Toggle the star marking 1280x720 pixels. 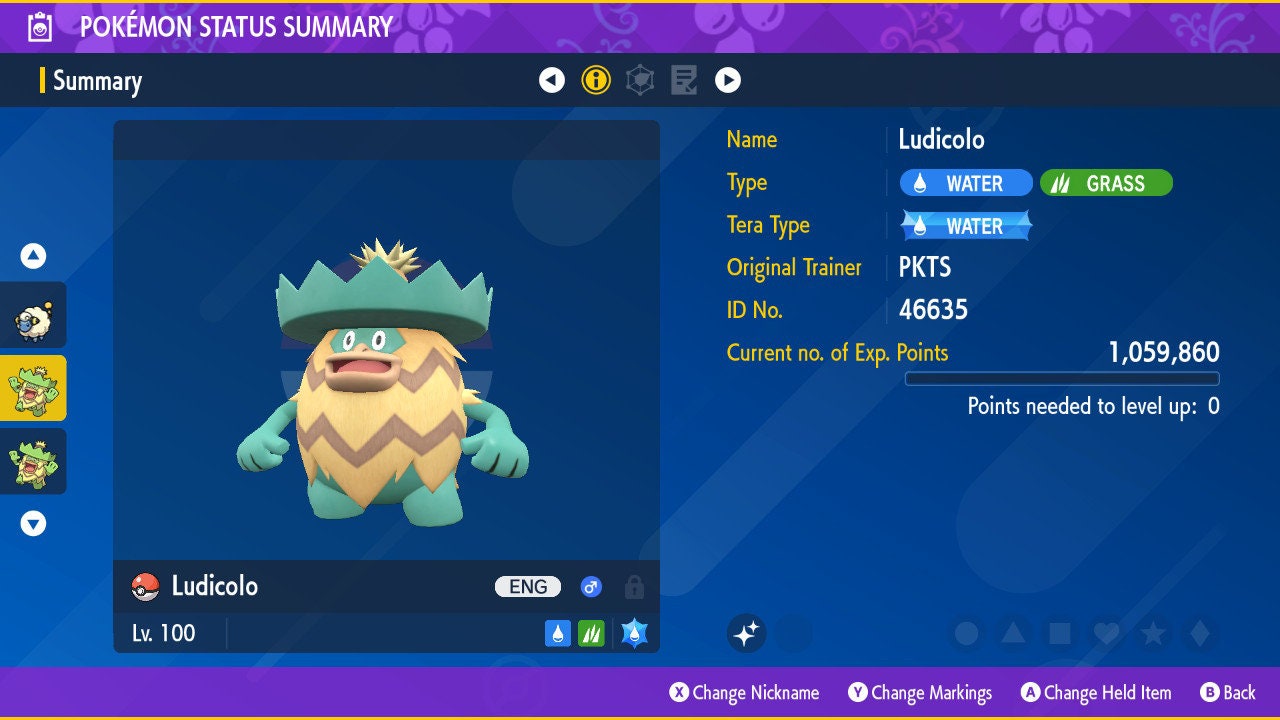point(1153,633)
